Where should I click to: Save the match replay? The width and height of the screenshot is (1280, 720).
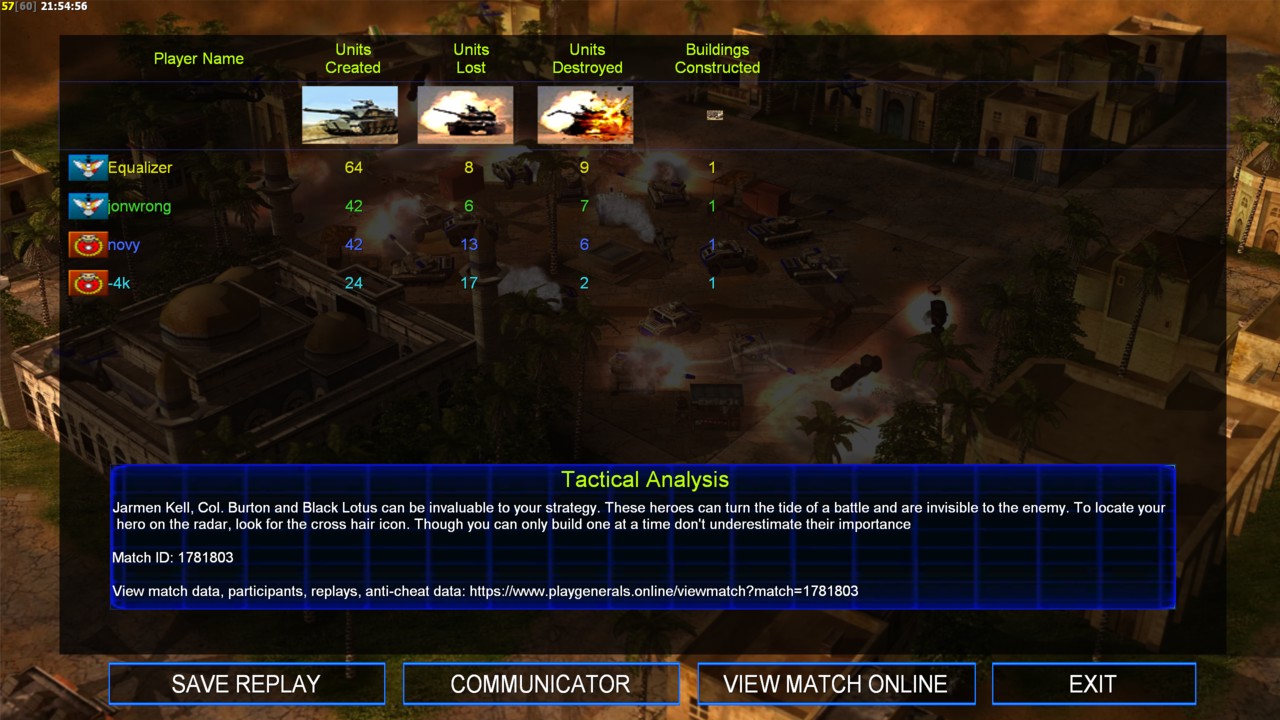click(x=246, y=684)
